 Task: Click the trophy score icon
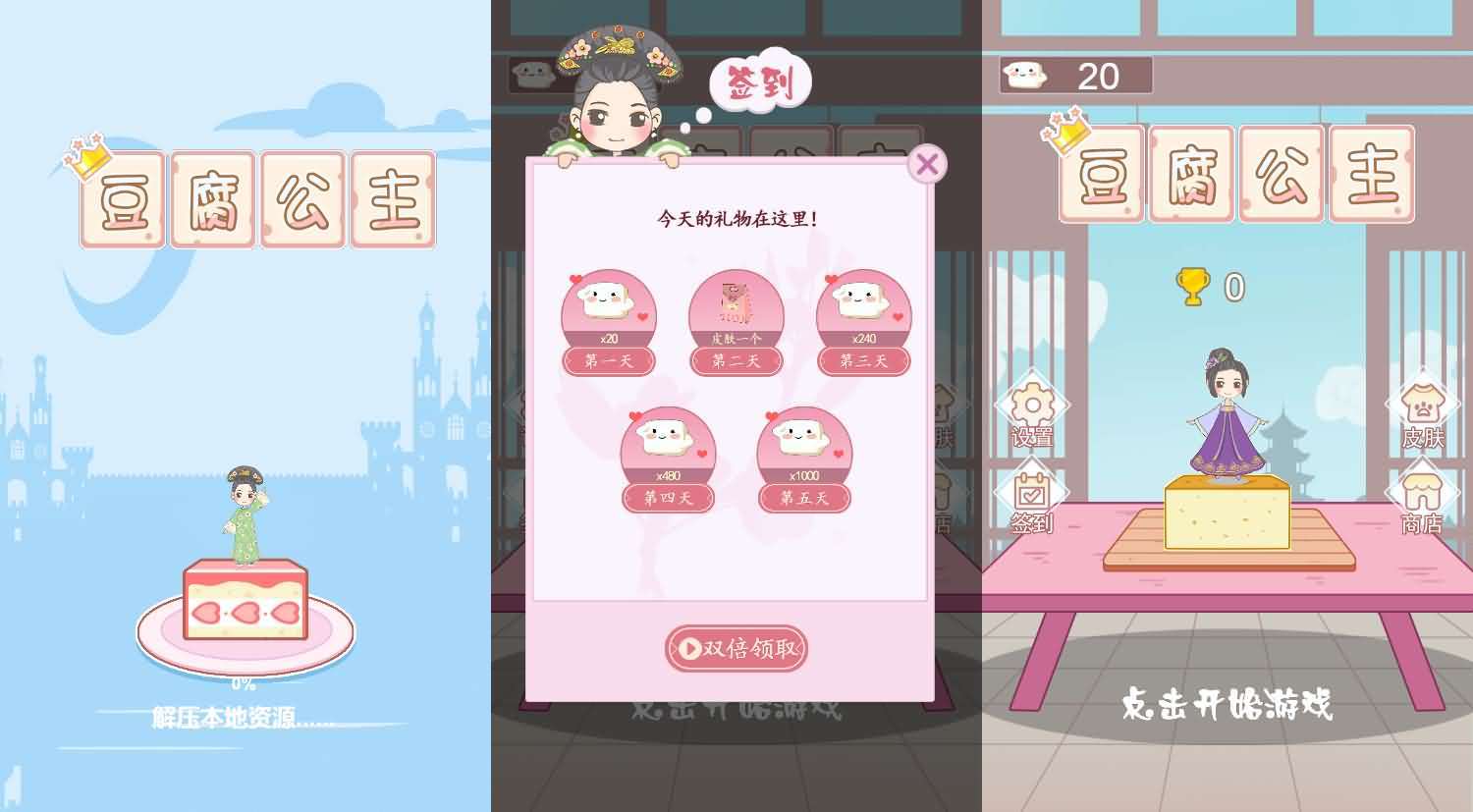click(1191, 285)
